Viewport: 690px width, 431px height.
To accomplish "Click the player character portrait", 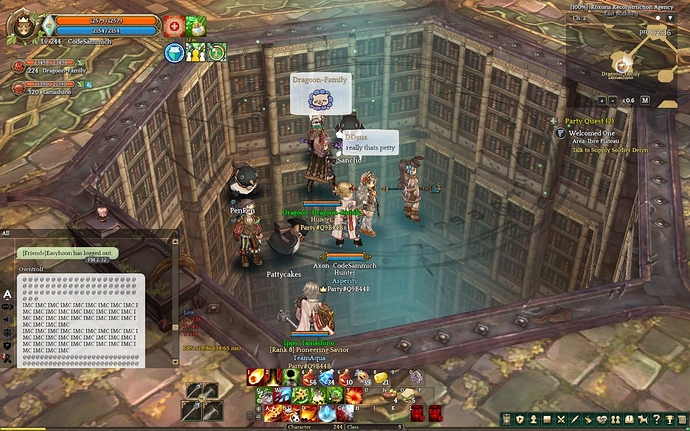I will tap(24, 27).
